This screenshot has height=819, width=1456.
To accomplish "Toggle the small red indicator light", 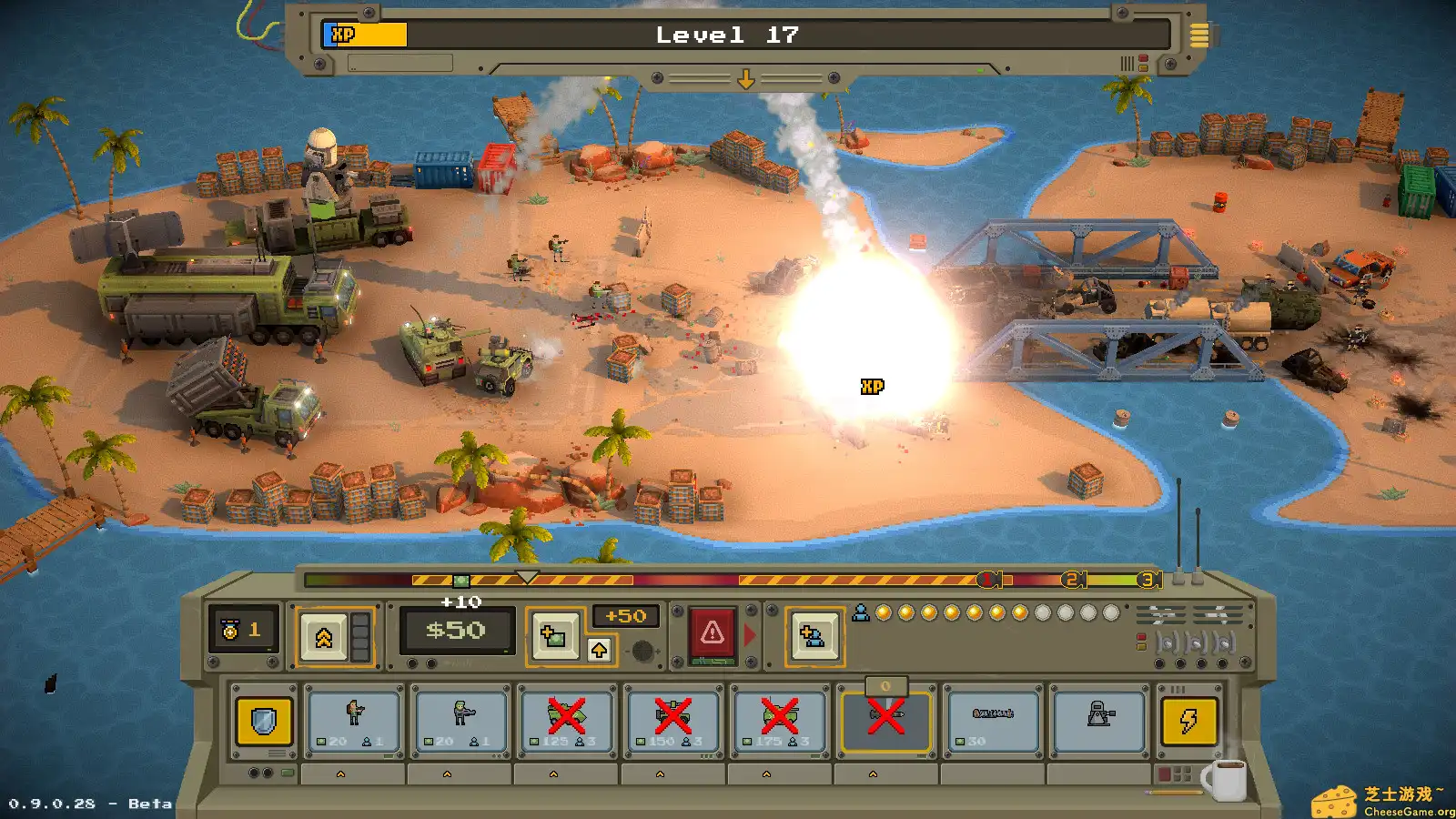I will (1141, 636).
